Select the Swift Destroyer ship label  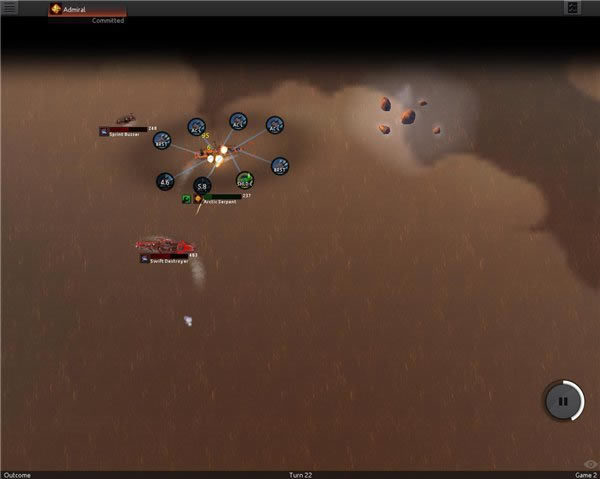click(x=166, y=259)
